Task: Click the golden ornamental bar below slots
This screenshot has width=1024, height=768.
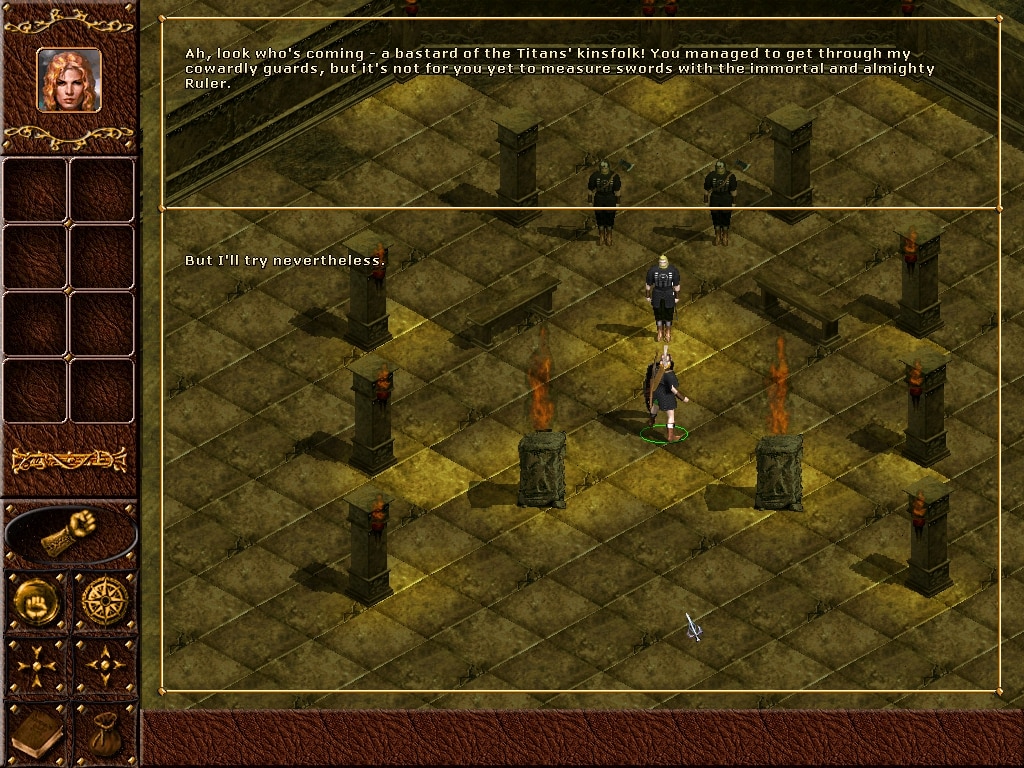Action: [x=69, y=460]
